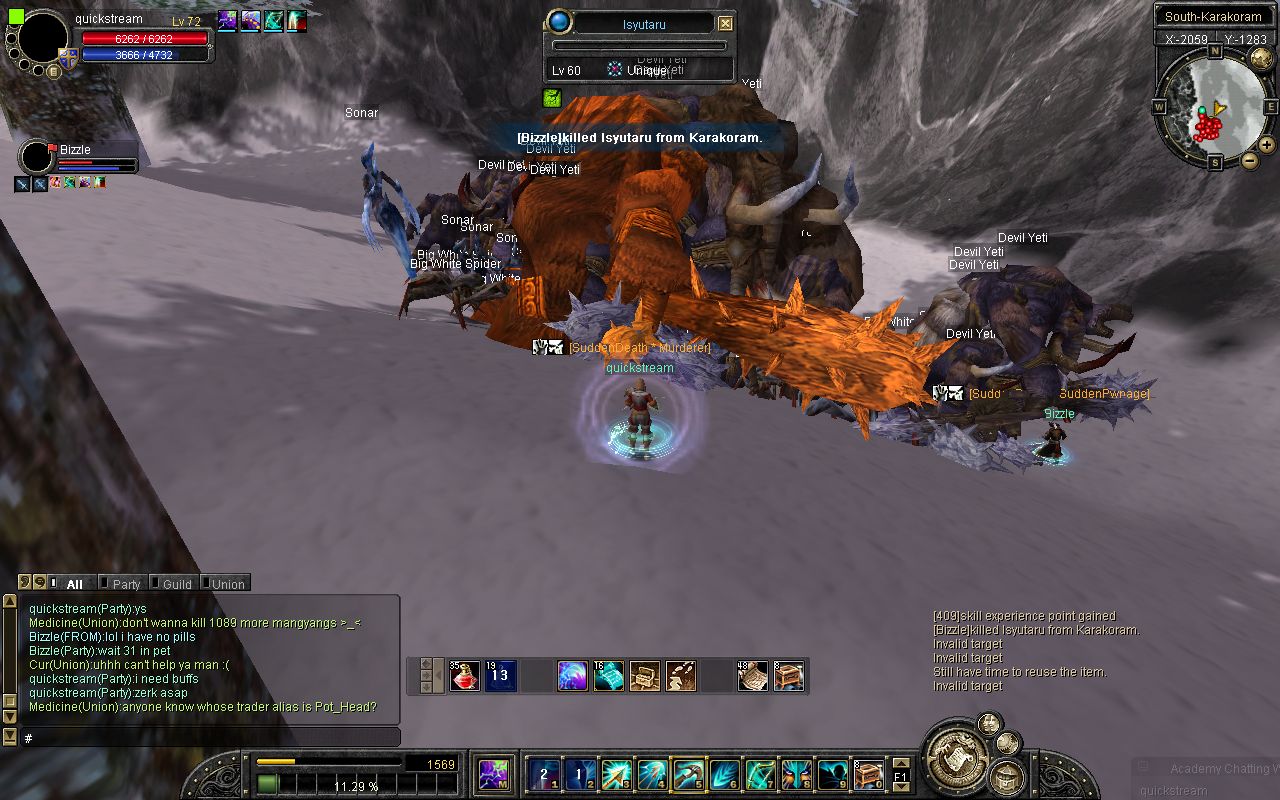
Task: Use the scroll item with count 48
Action: tap(753, 677)
